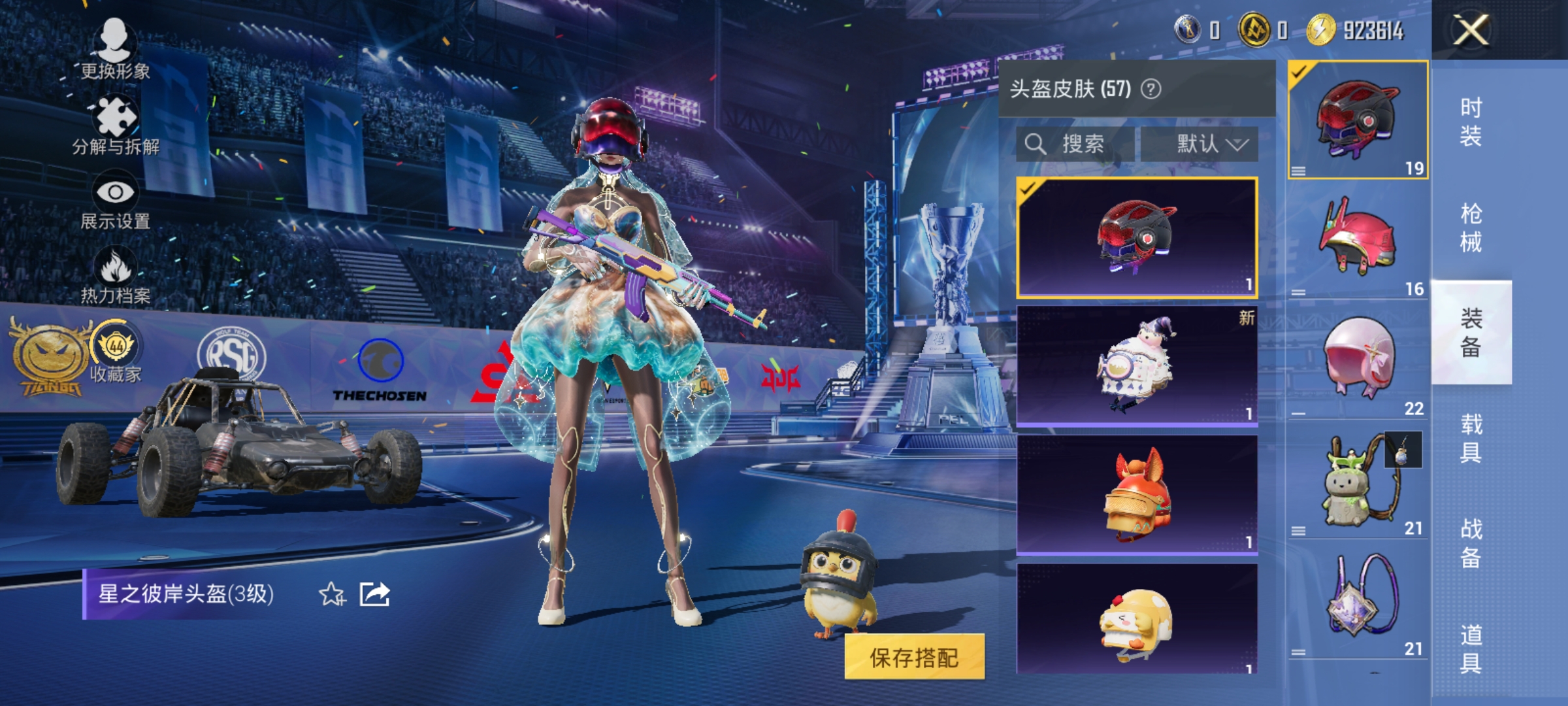The height and width of the screenshot is (706, 1568).
Task: Click the search magnifier in the helmet panel
Action: coord(1036,143)
